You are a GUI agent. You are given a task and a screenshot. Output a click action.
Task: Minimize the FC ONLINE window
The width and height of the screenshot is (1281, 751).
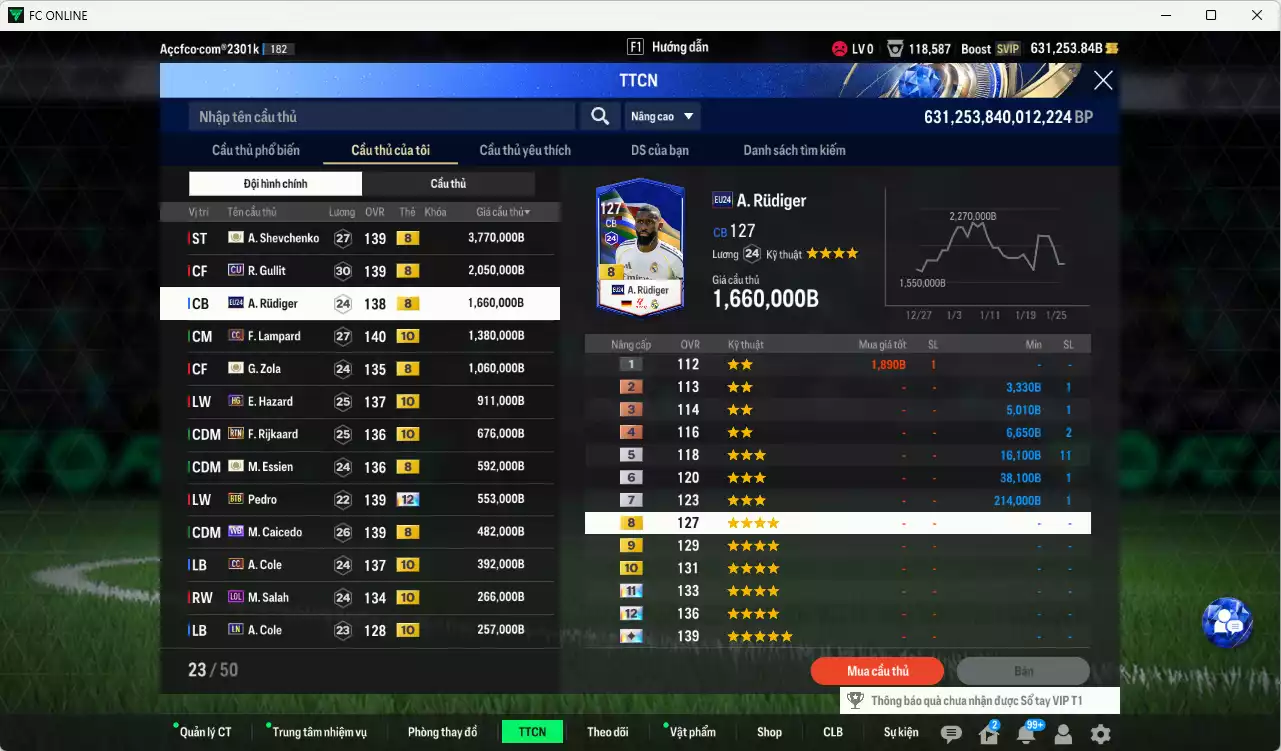click(1165, 15)
